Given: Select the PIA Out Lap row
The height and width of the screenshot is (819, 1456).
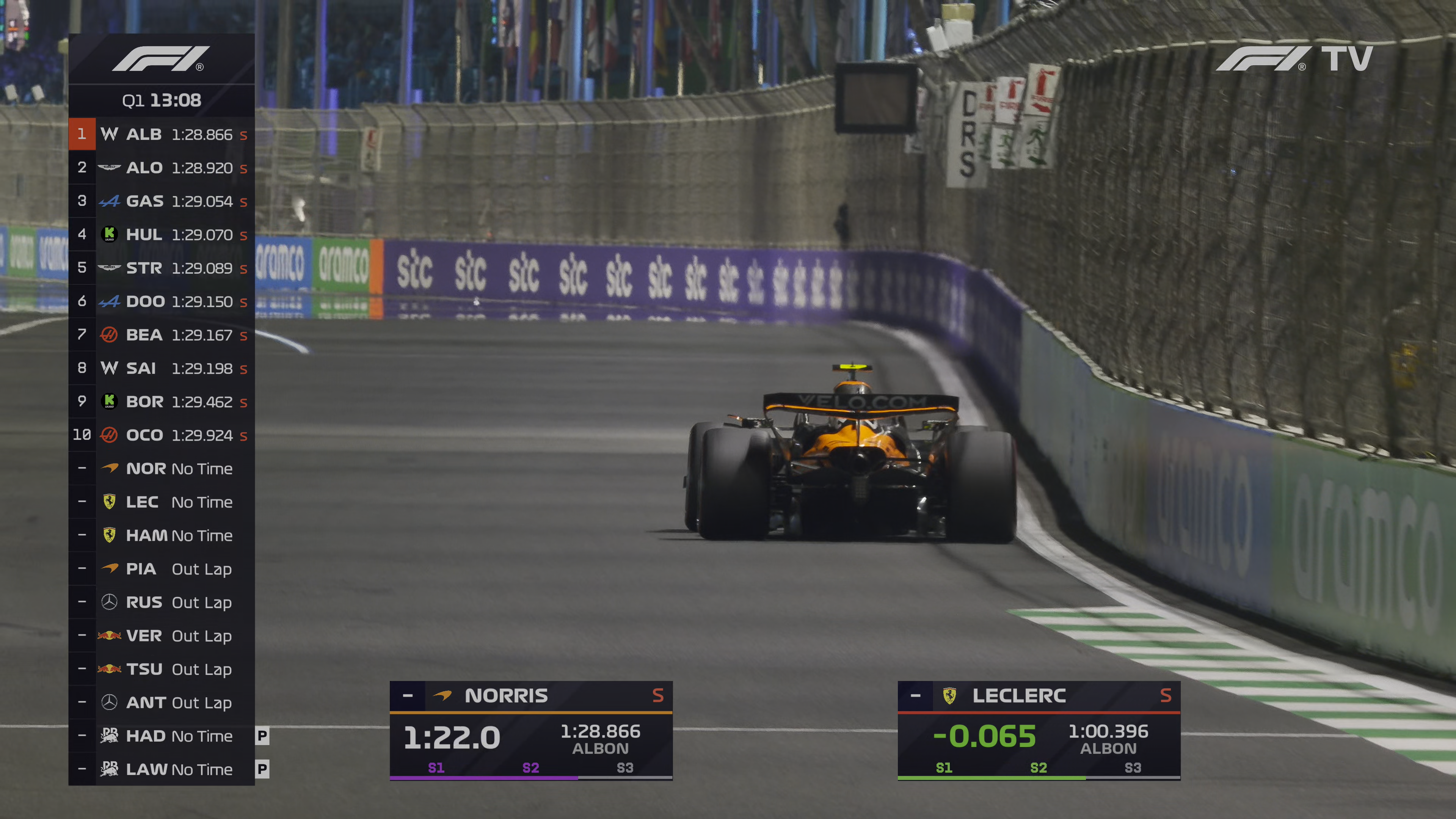Looking at the screenshot, I should [162, 569].
